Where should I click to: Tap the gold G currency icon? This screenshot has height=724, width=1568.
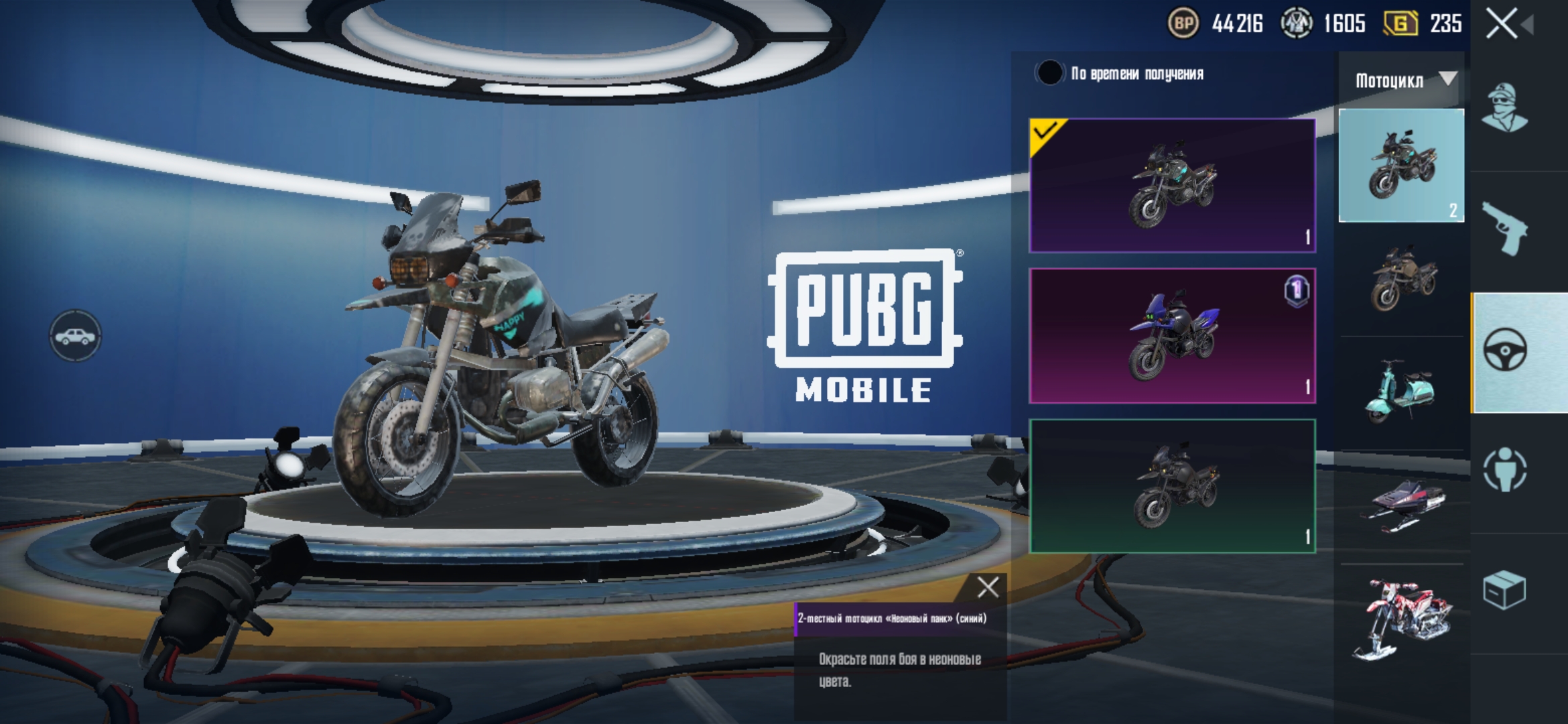pyautogui.click(x=1400, y=24)
